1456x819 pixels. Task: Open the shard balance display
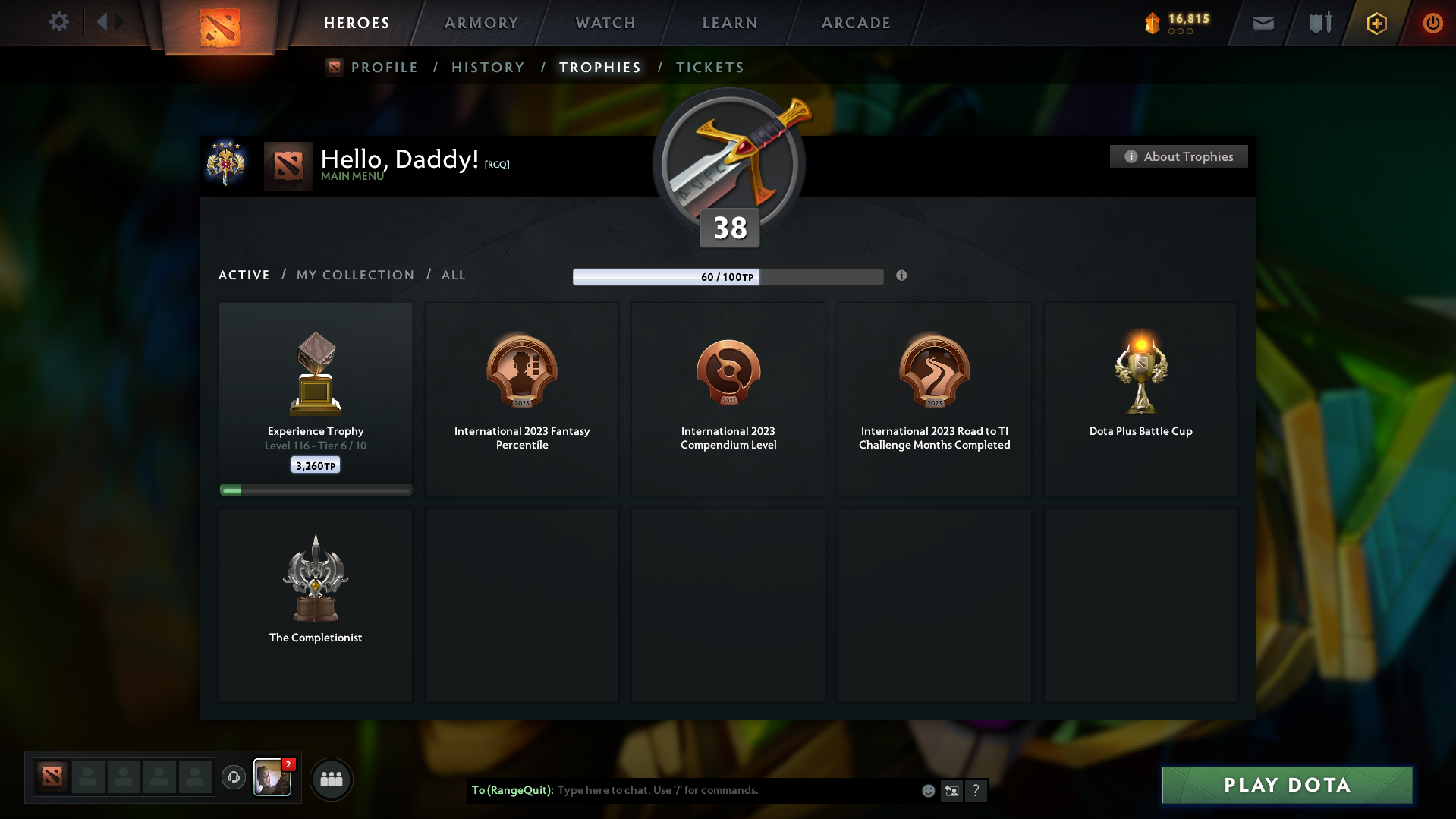coord(1178,23)
